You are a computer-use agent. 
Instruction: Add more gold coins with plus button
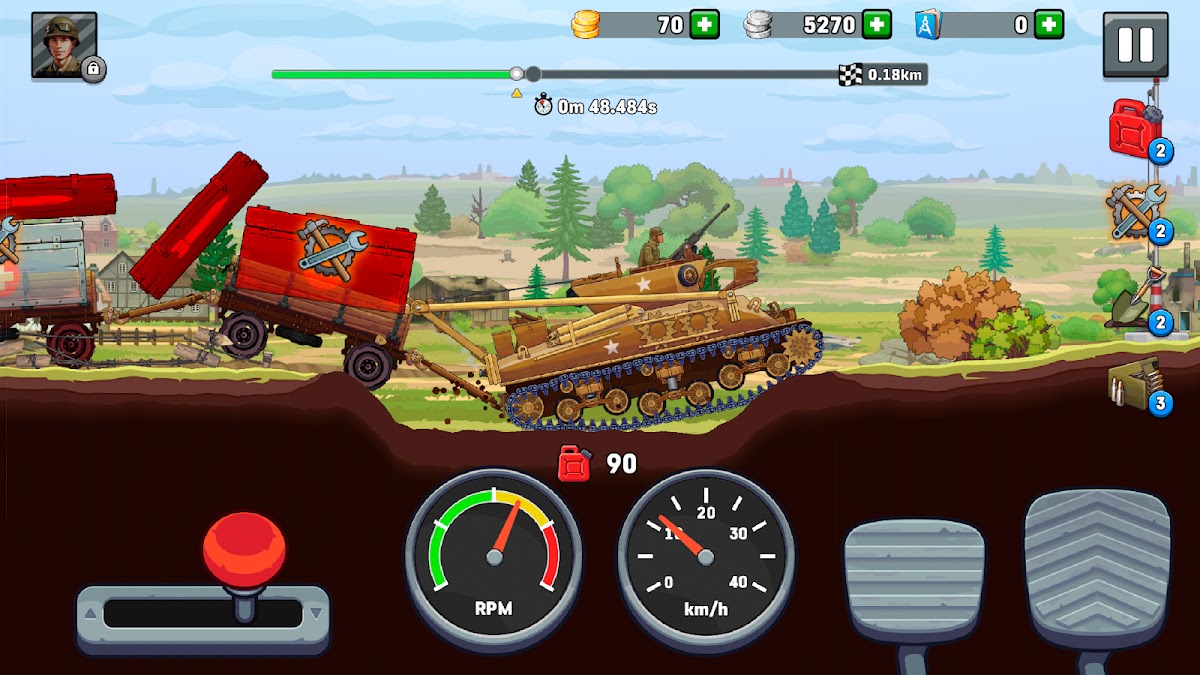pyautogui.click(x=704, y=25)
